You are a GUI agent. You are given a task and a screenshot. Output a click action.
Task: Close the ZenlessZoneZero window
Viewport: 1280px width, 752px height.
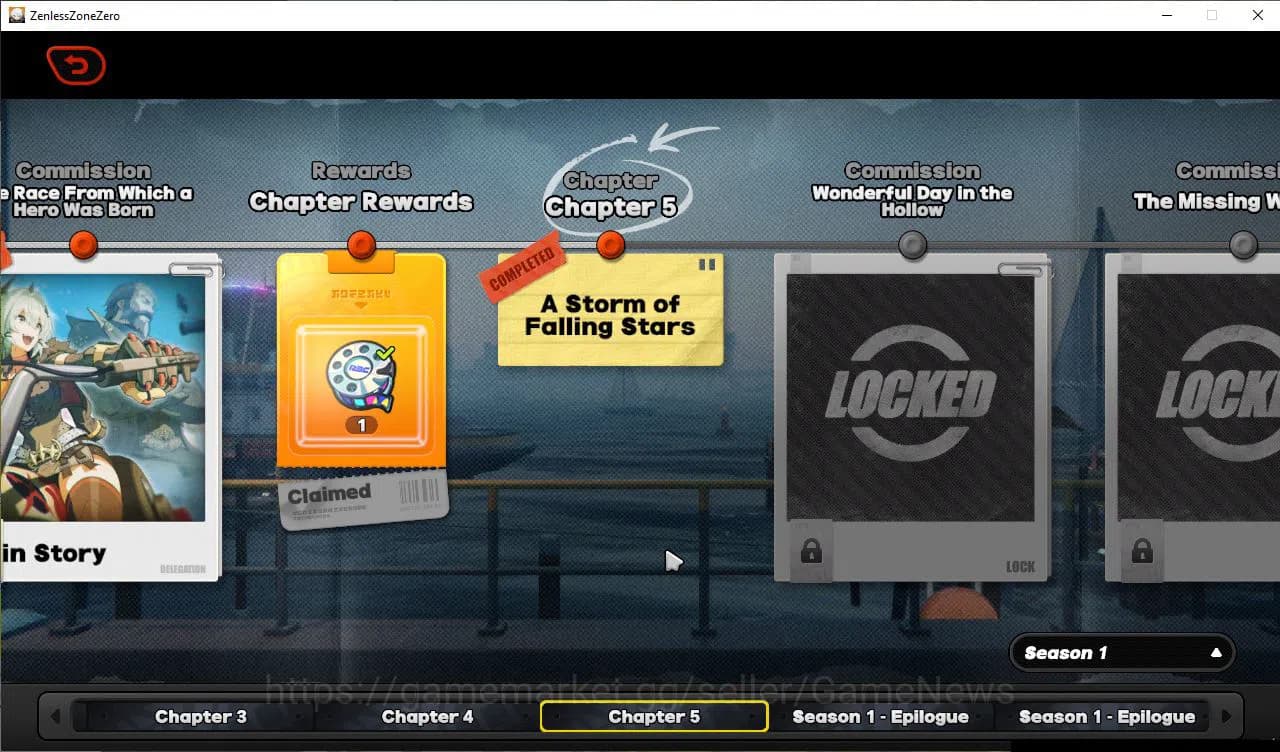point(1258,15)
